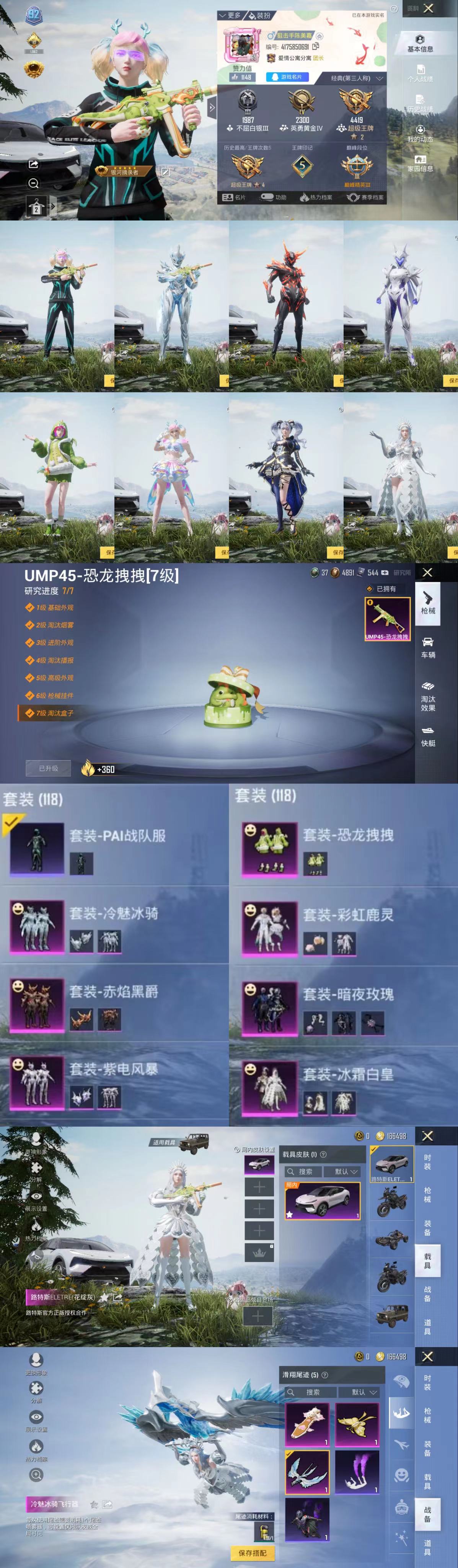This screenshot has height=1568, width=458.
Task: Switch to the 个人战绩 tab
Action: 420,73
